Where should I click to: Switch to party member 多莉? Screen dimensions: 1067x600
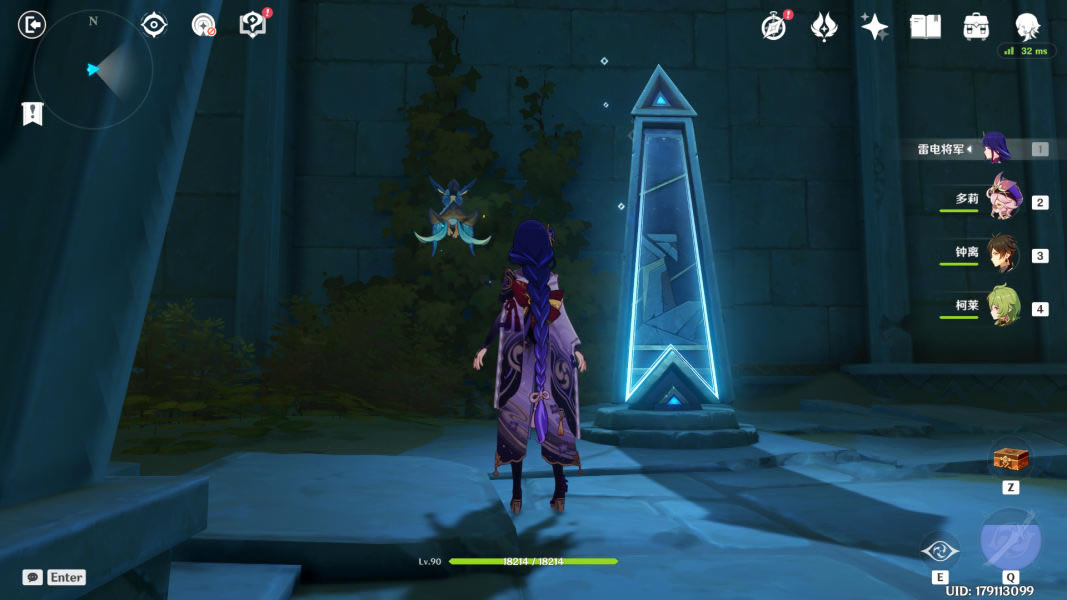pyautogui.click(x=1003, y=200)
